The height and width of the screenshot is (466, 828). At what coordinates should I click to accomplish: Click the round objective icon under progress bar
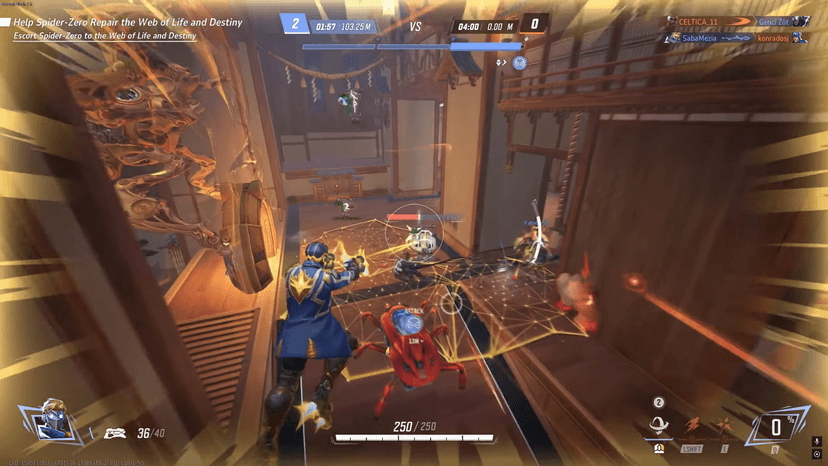coord(519,63)
